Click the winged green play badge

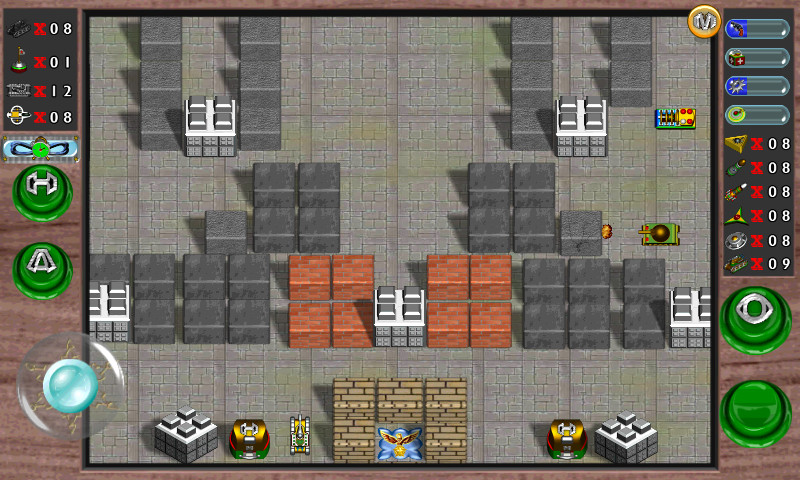(x=40, y=150)
